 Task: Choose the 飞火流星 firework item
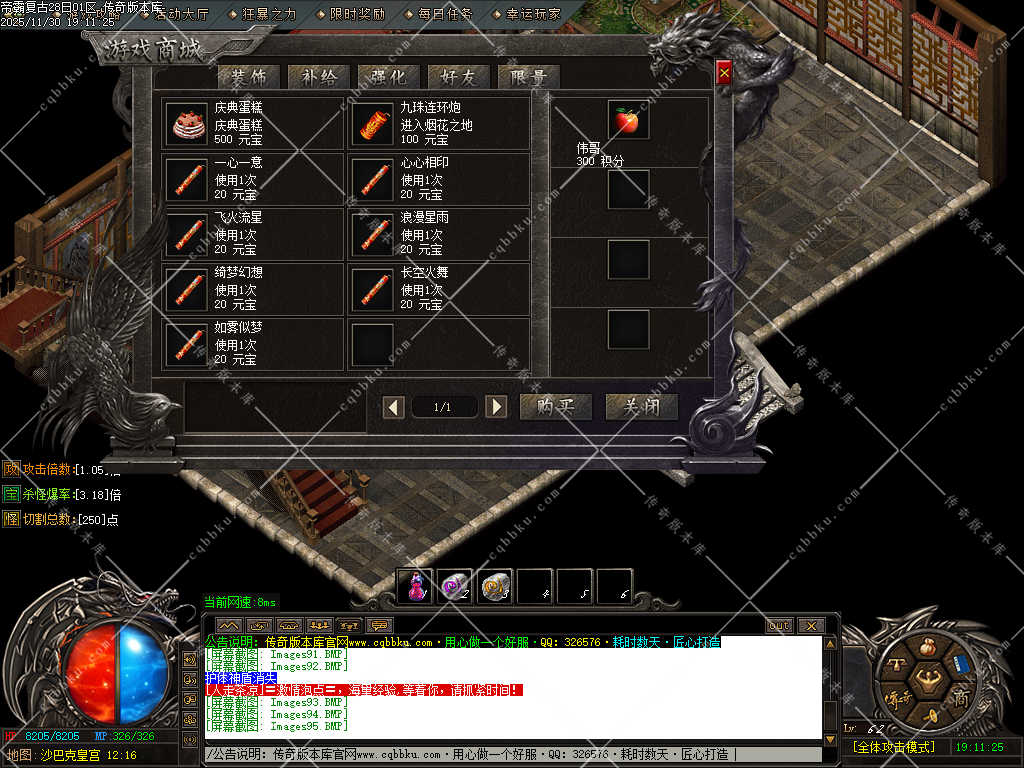pyautogui.click(x=185, y=233)
